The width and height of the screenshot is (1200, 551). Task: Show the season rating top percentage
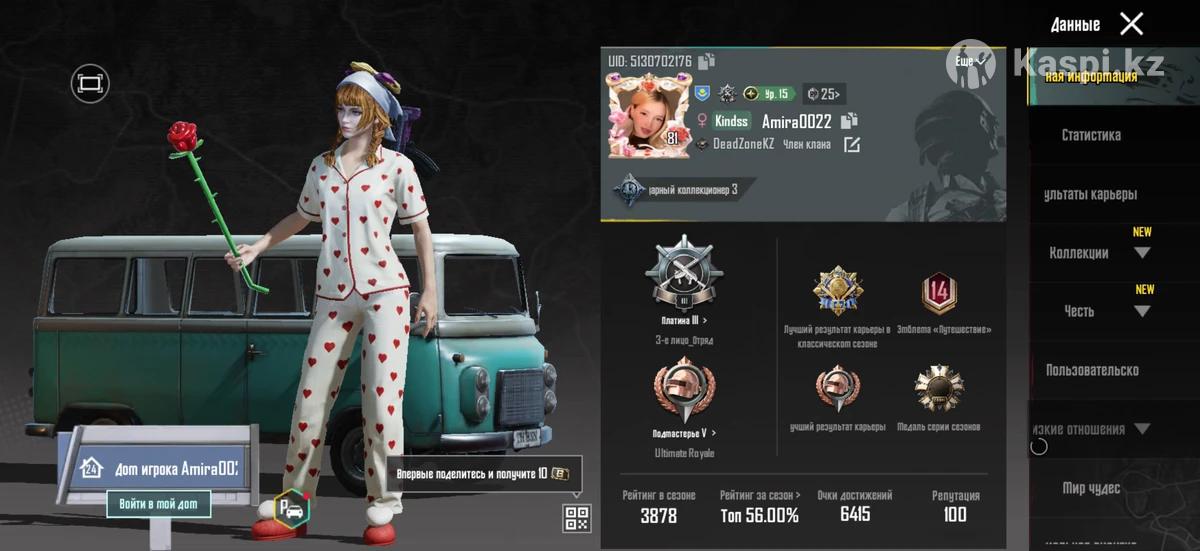759,515
